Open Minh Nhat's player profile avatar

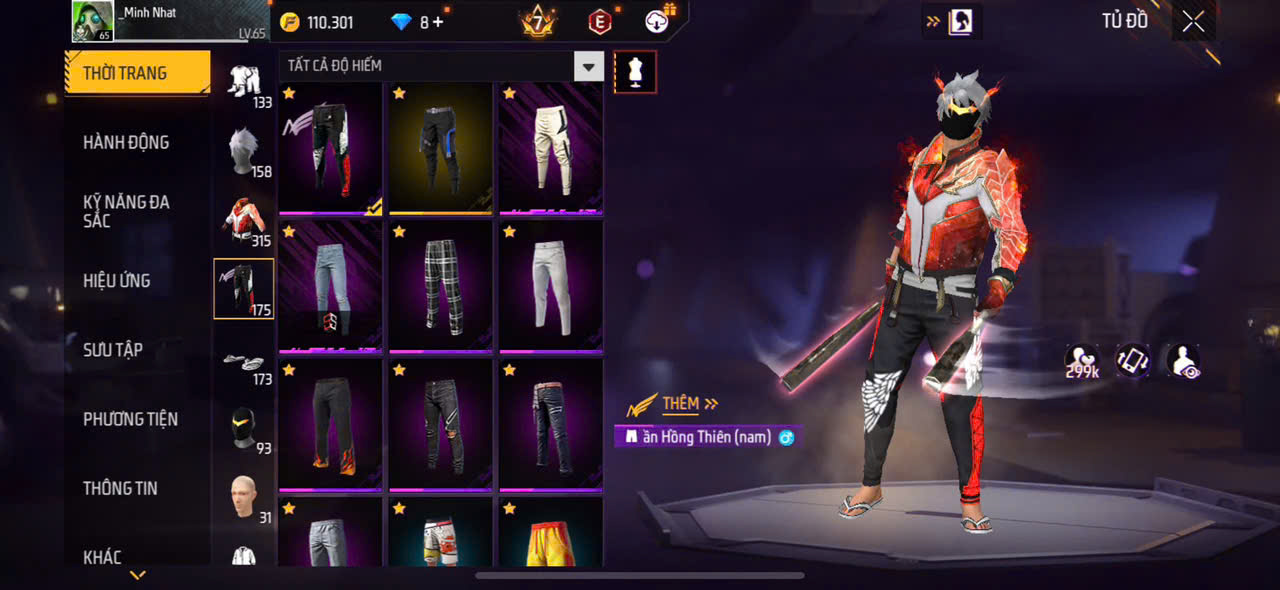(x=92, y=21)
